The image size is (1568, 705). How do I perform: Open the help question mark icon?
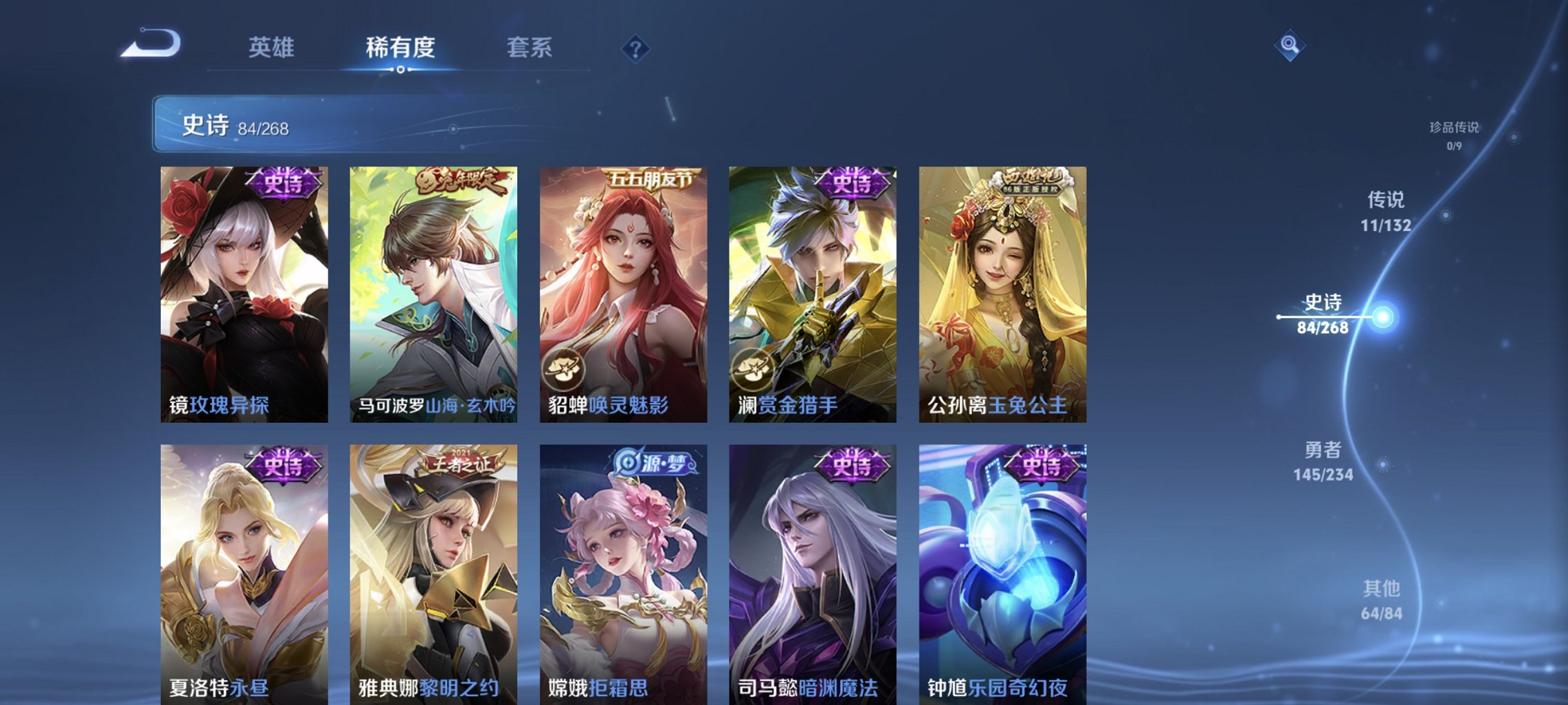(x=637, y=48)
